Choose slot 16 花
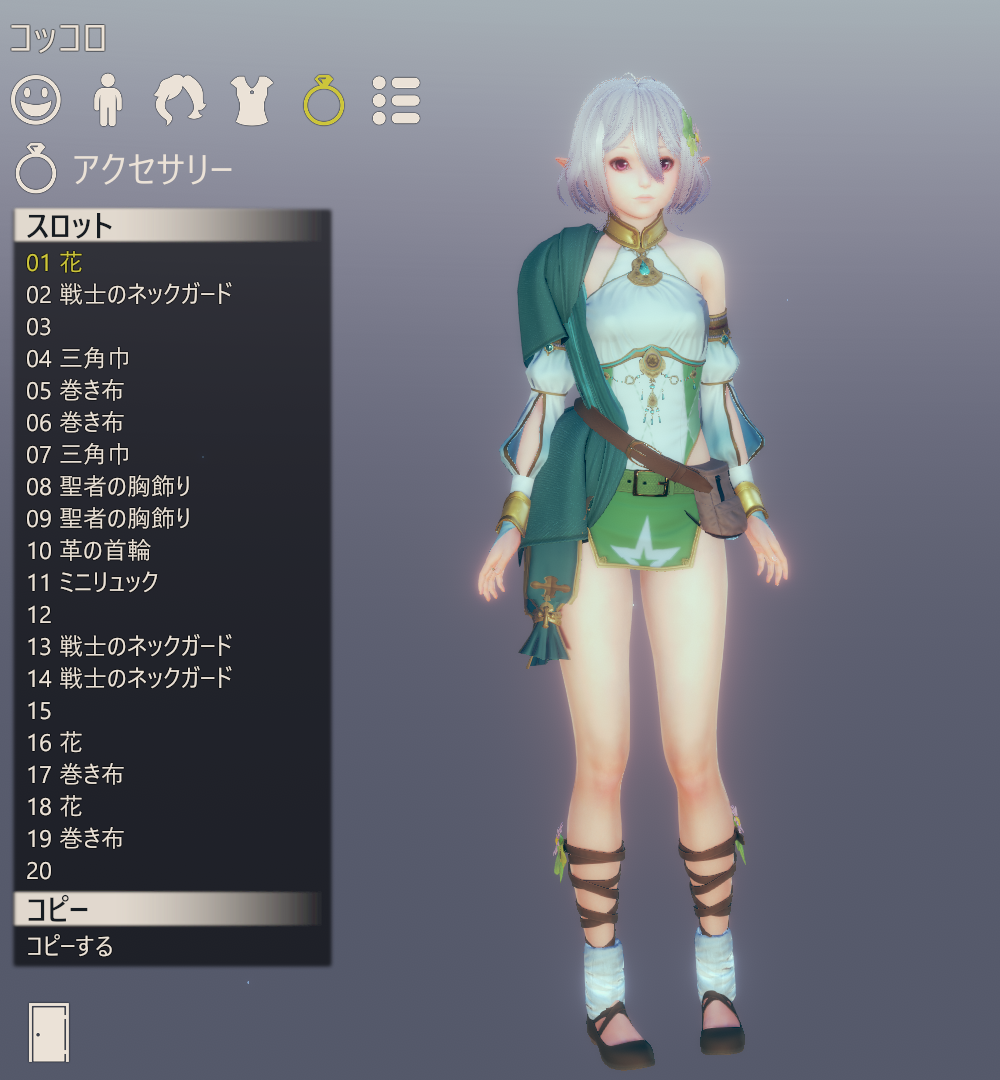 55,743
